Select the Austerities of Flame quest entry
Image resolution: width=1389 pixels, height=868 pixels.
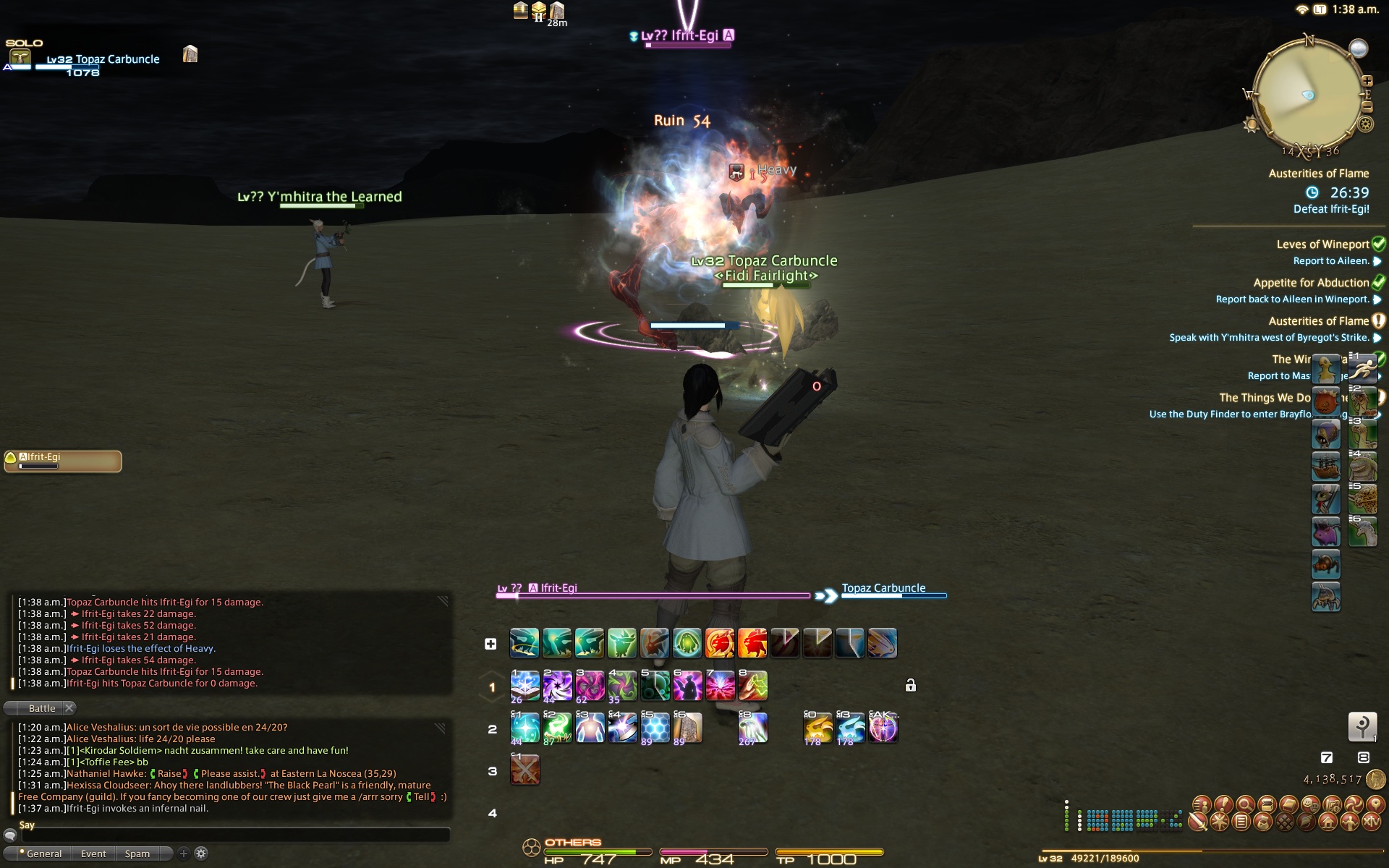(1318, 321)
